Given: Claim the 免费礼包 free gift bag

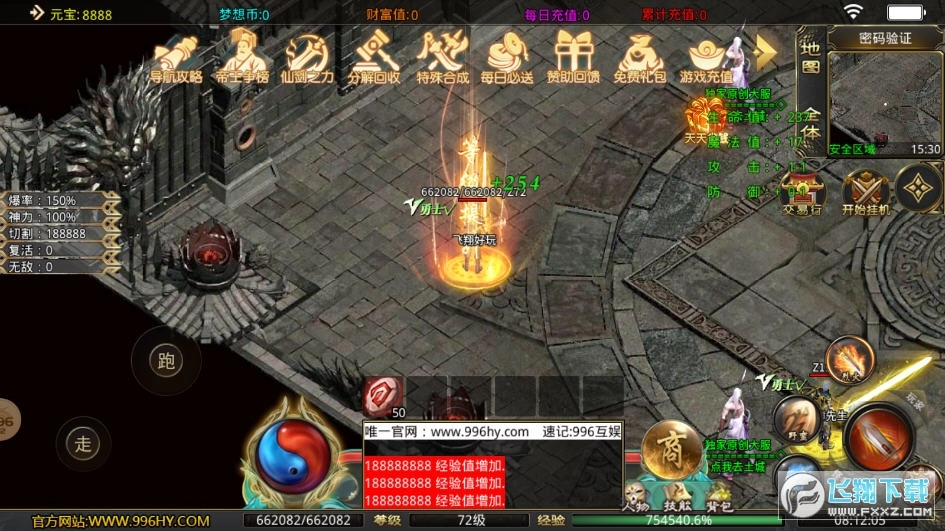Looking at the screenshot, I should click(x=640, y=58).
